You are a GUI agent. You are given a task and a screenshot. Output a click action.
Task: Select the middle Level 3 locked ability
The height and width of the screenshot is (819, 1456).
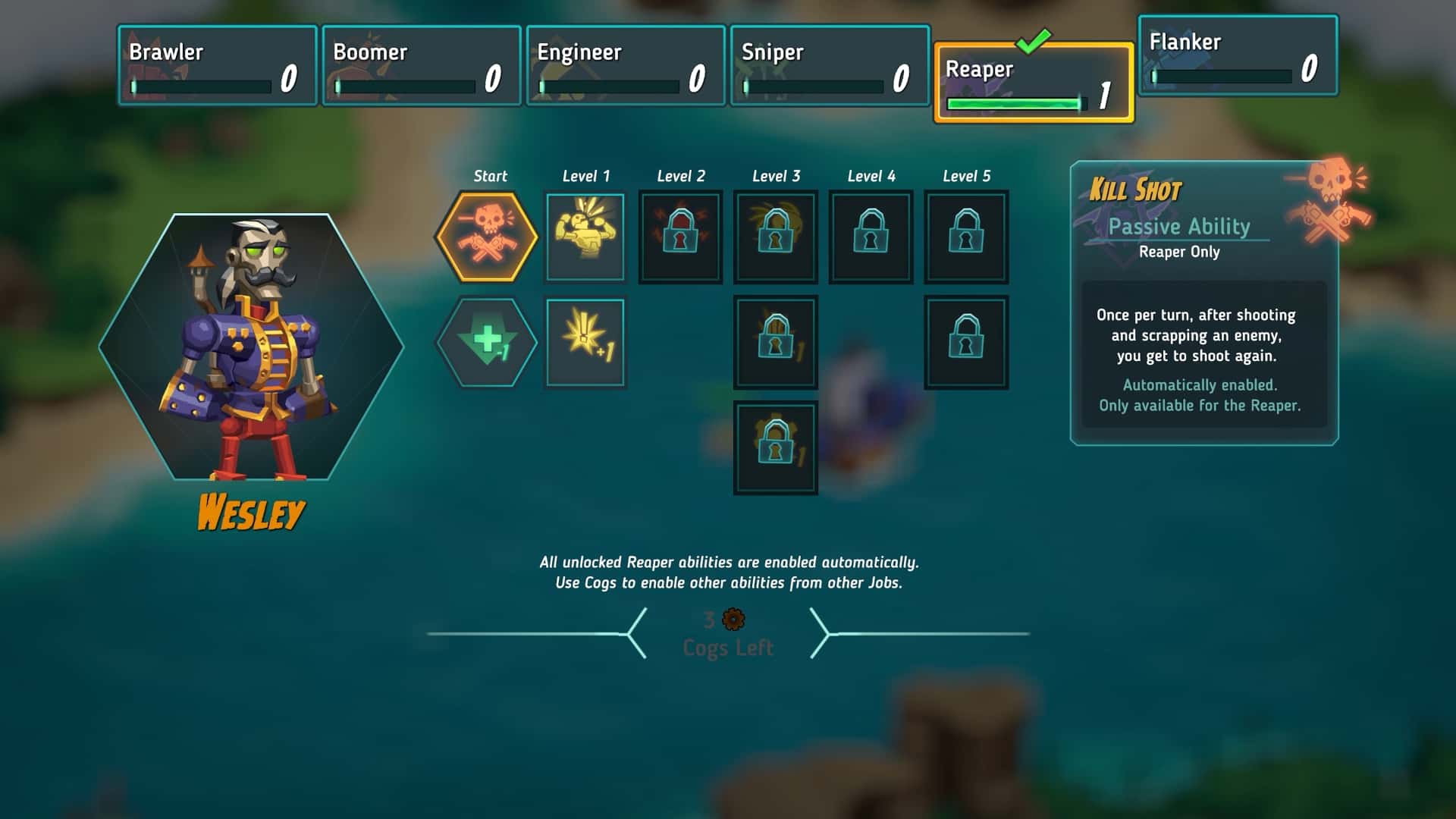pyautogui.click(x=775, y=342)
